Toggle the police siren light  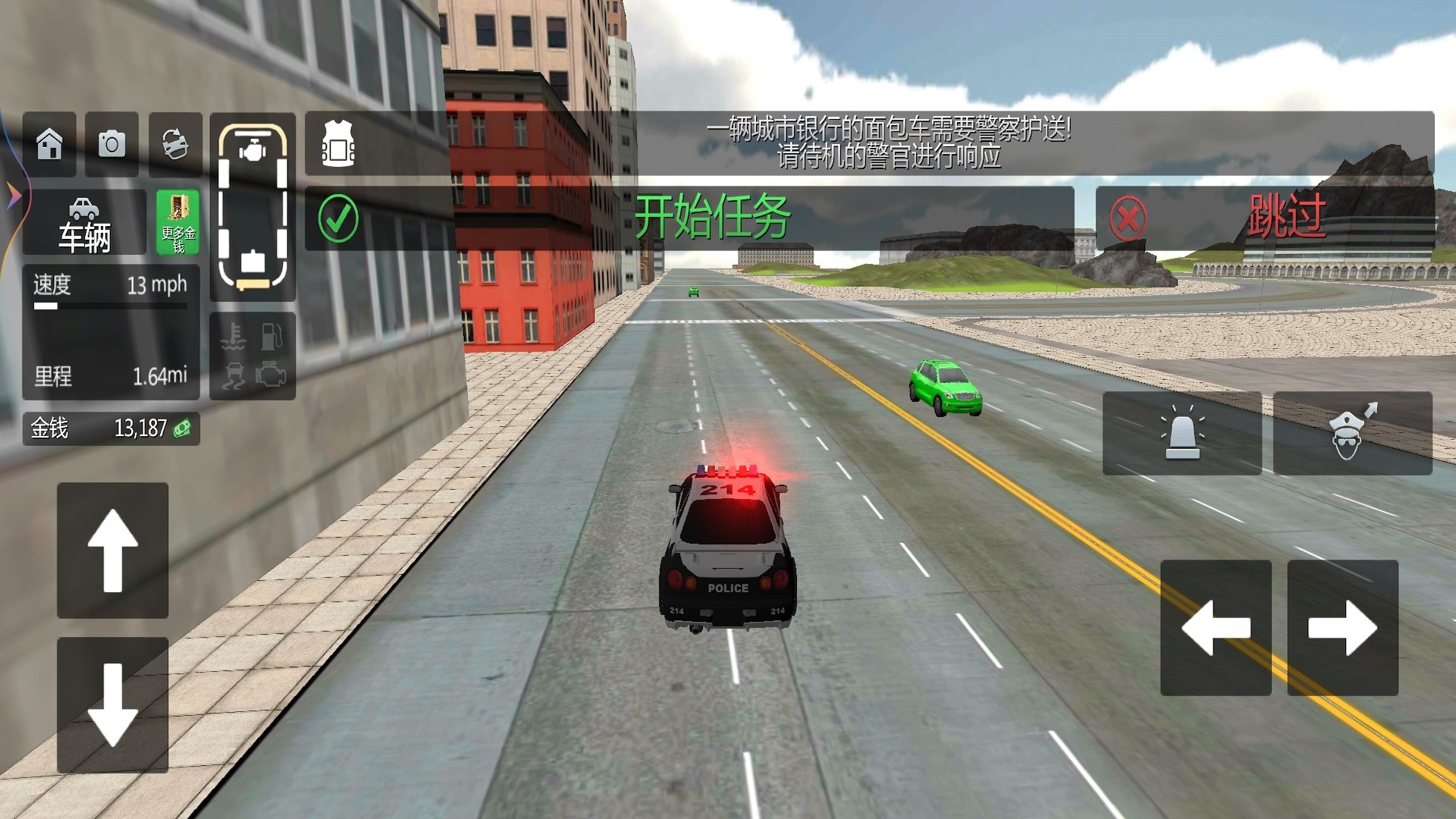pyautogui.click(x=1181, y=433)
